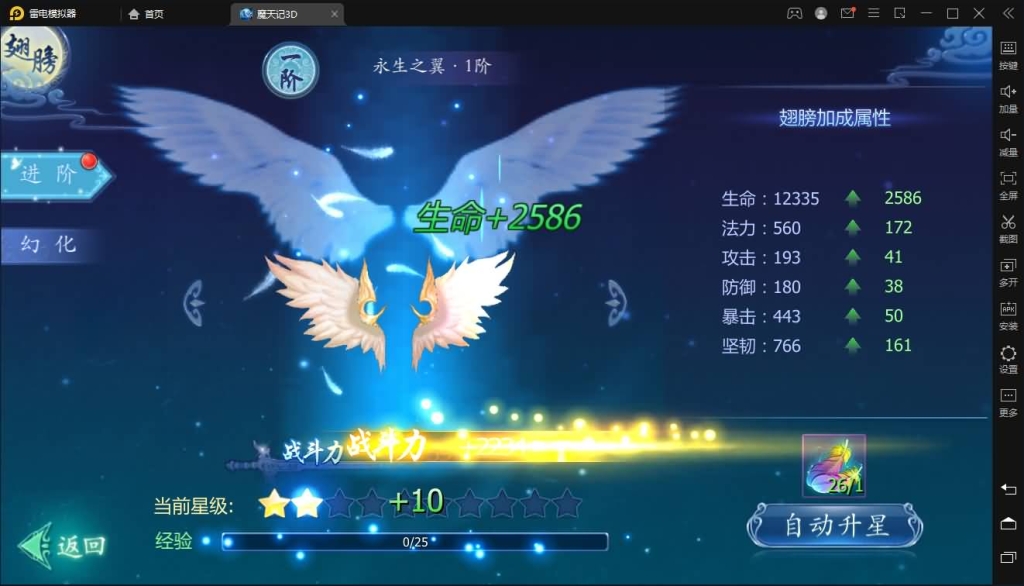This screenshot has width=1024, height=586.
Task: Close the 魔天记3D emulator tab
Action: pos(334,14)
